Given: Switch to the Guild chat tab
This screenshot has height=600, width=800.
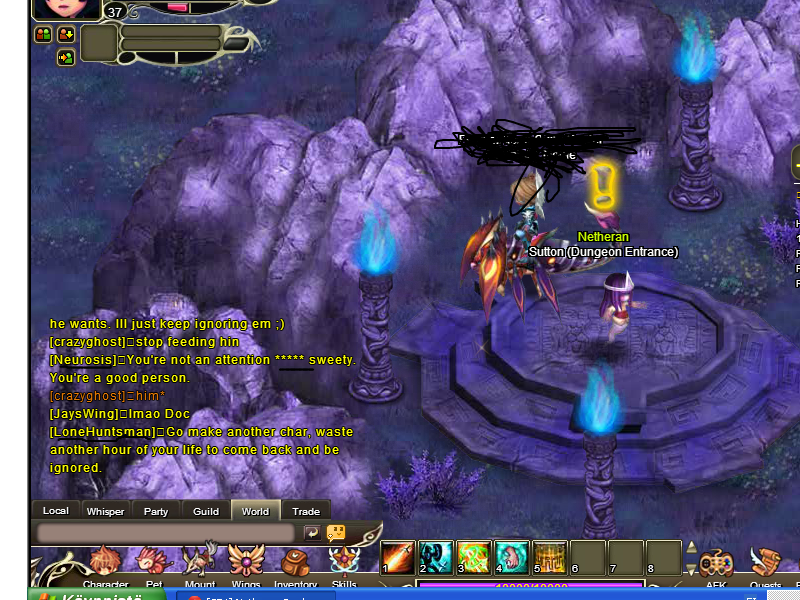Looking at the screenshot, I should point(206,511).
